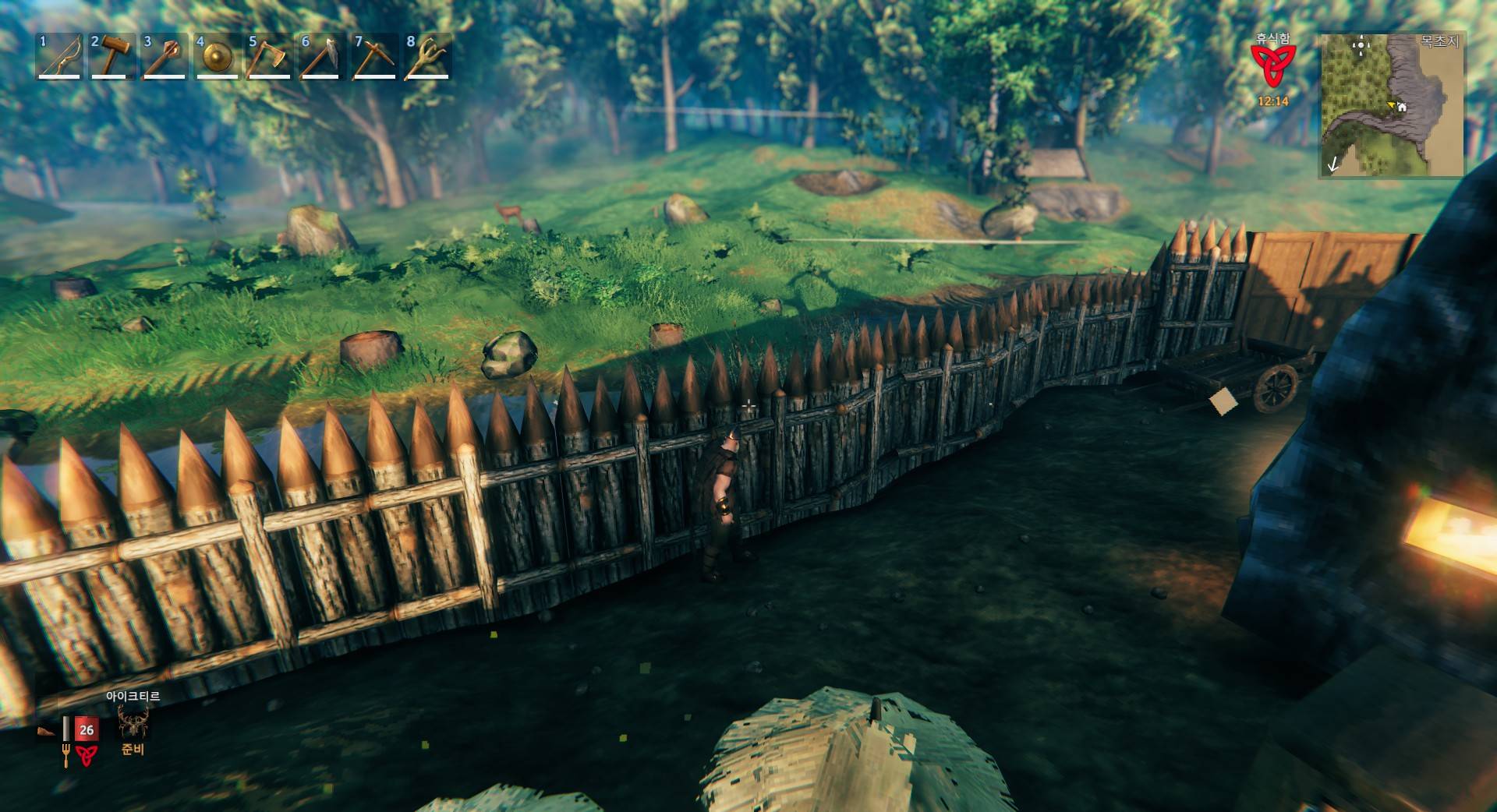Click the house marker on the minimap
This screenshot has width=1497, height=812.
coord(1402,107)
